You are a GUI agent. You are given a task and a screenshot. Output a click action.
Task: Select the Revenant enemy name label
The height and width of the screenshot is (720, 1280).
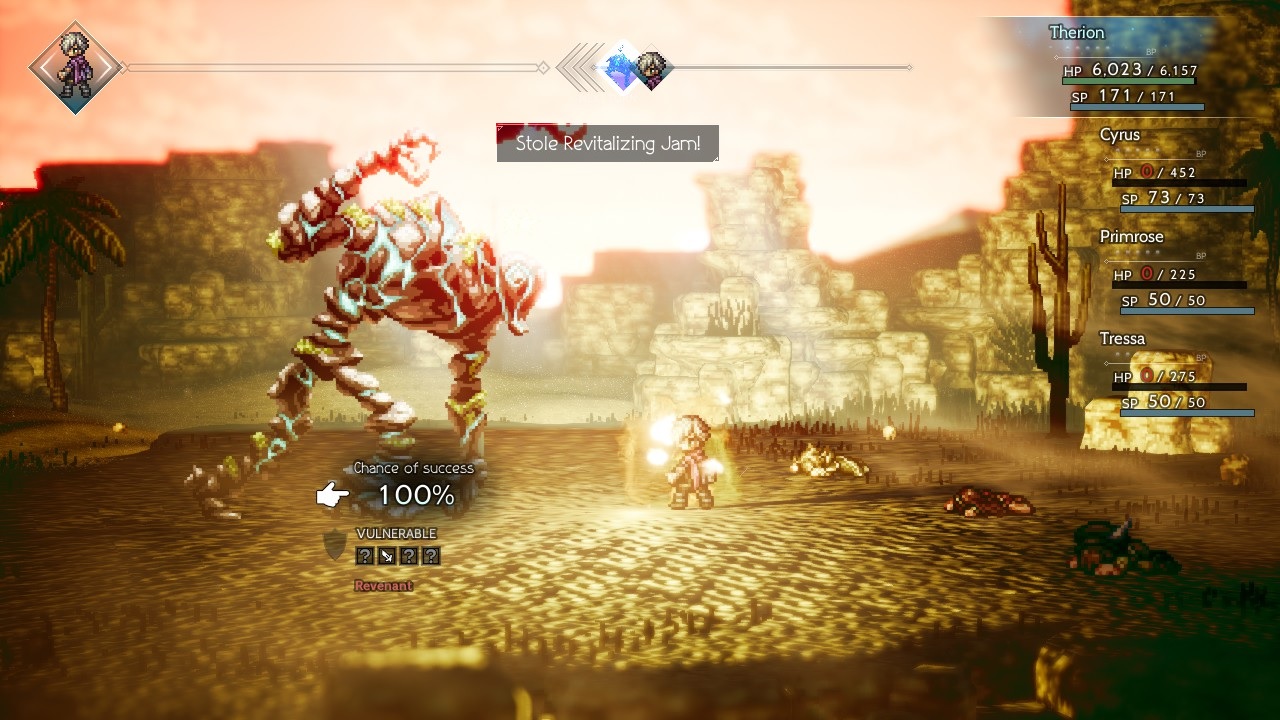(x=383, y=586)
